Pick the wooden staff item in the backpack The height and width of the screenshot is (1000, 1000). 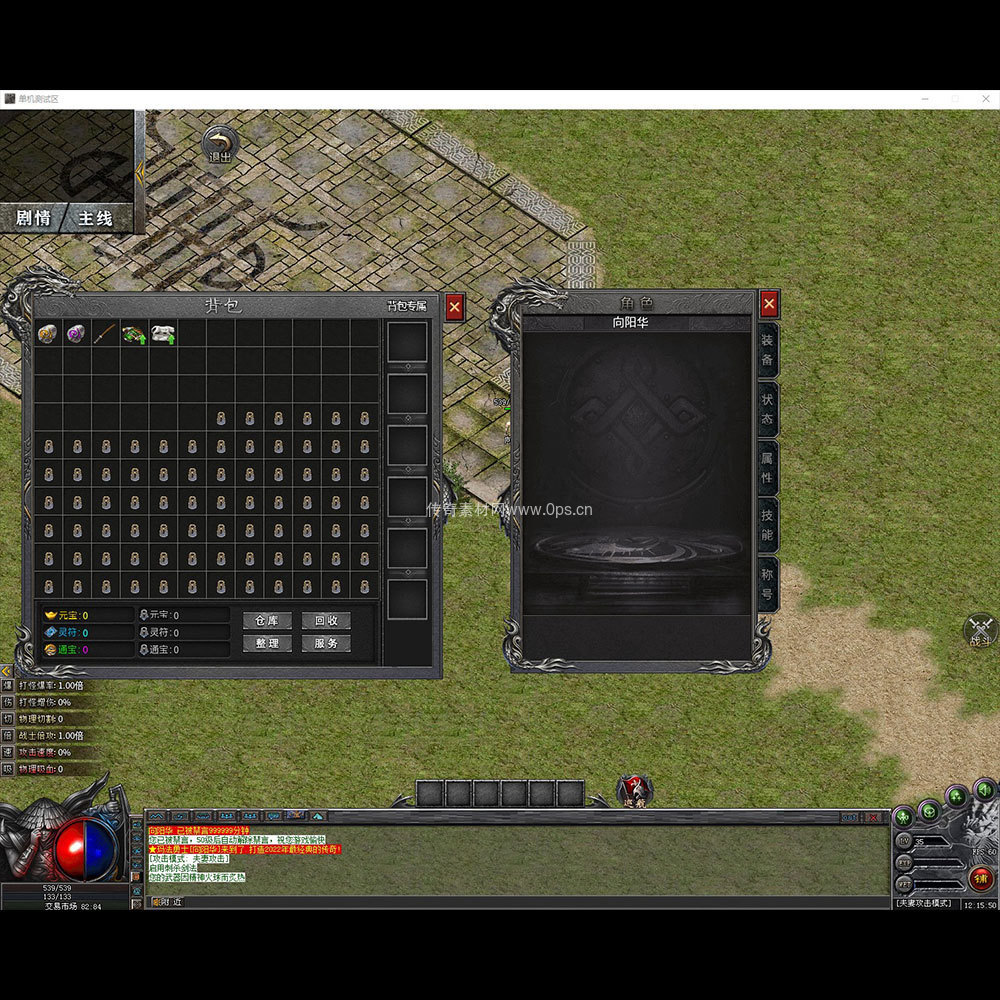(105, 334)
